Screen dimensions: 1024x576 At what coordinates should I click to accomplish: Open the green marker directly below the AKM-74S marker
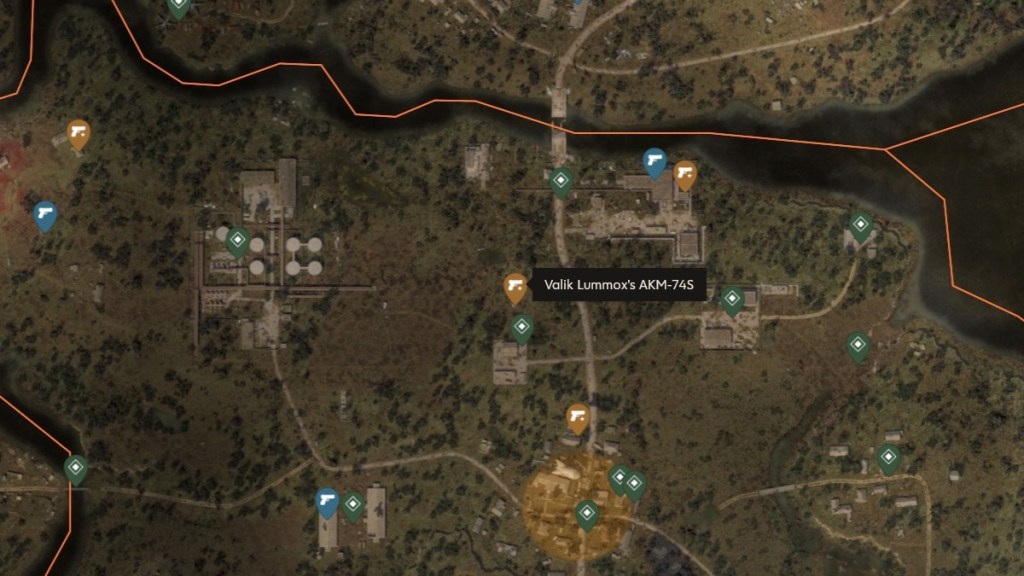point(522,328)
